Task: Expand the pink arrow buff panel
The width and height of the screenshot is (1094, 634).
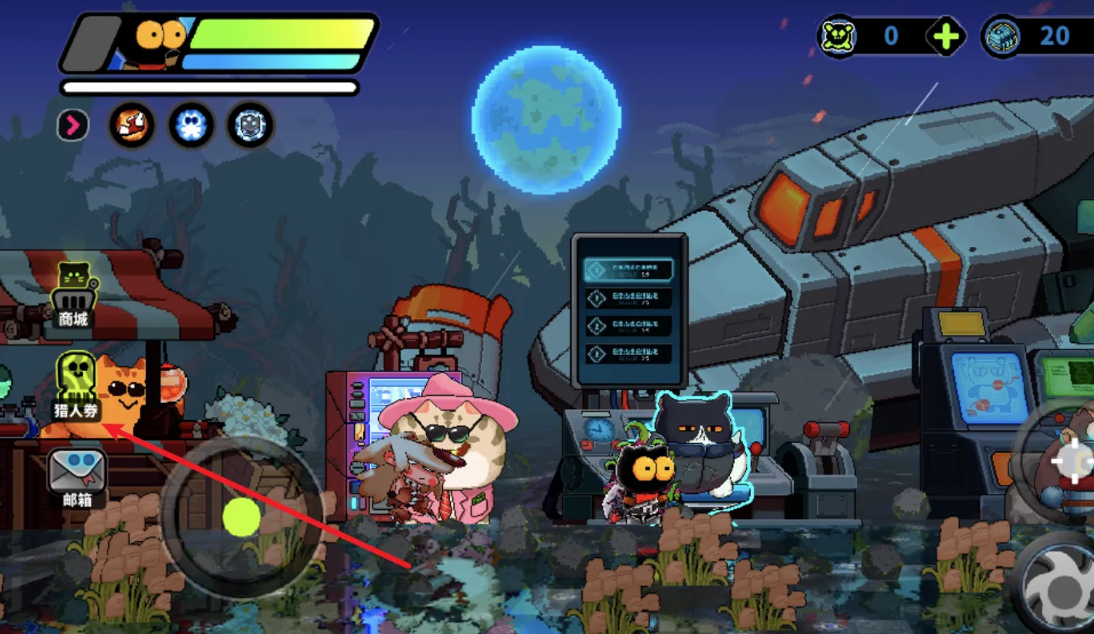Action: tap(73, 125)
